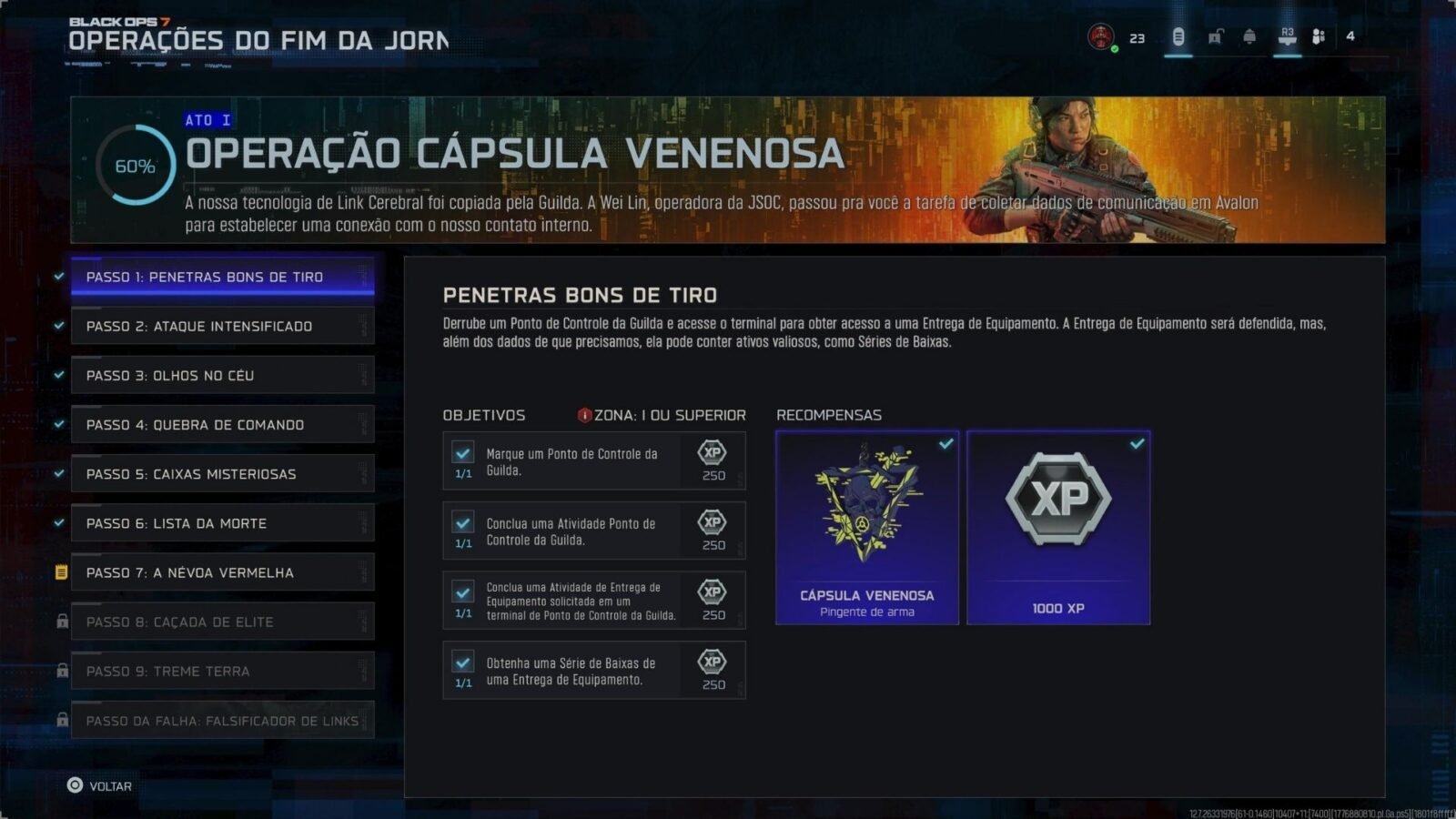Click locked Passo 9: Treme Terra

point(222,671)
